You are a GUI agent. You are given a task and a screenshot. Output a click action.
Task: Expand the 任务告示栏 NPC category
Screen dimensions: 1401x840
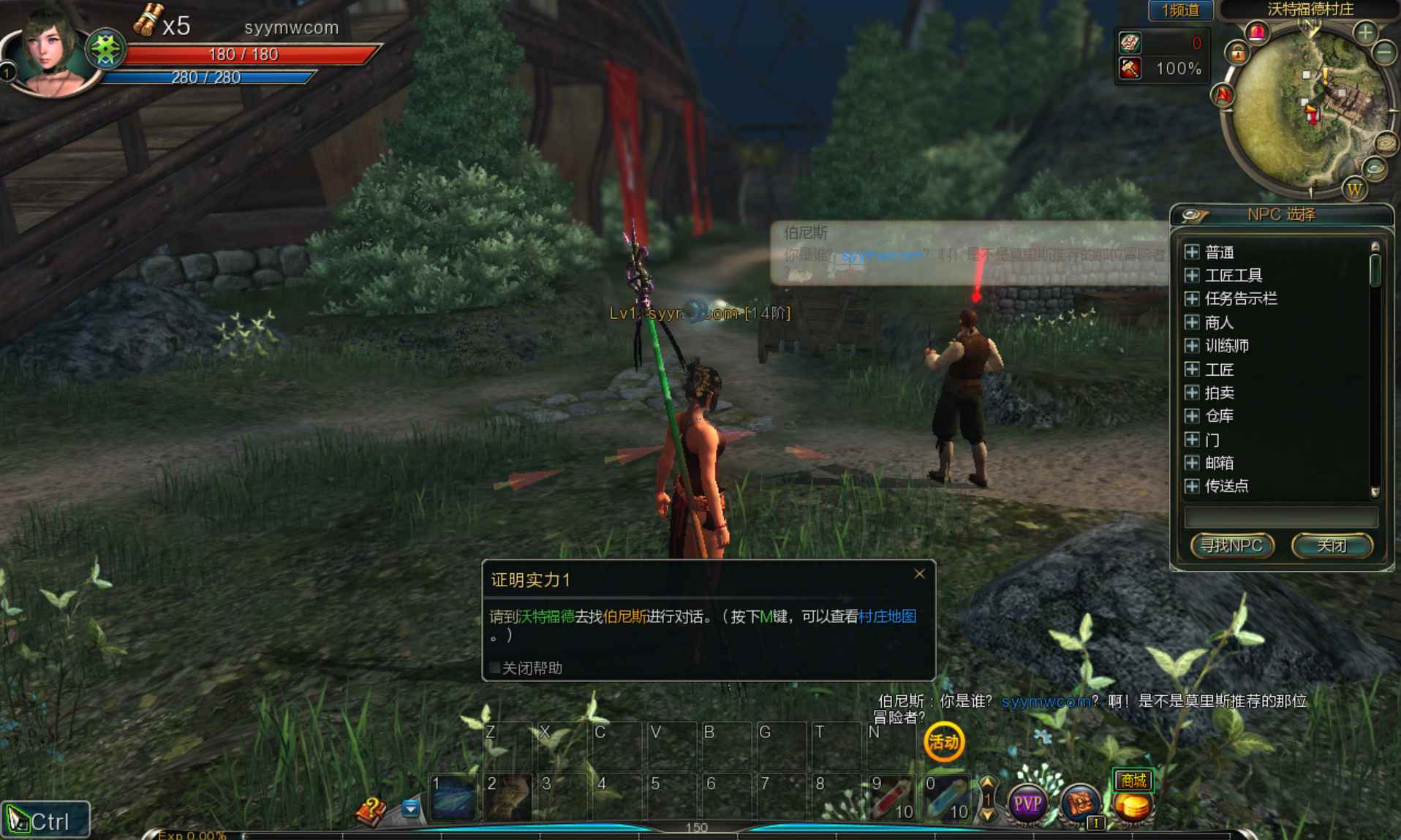point(1193,299)
